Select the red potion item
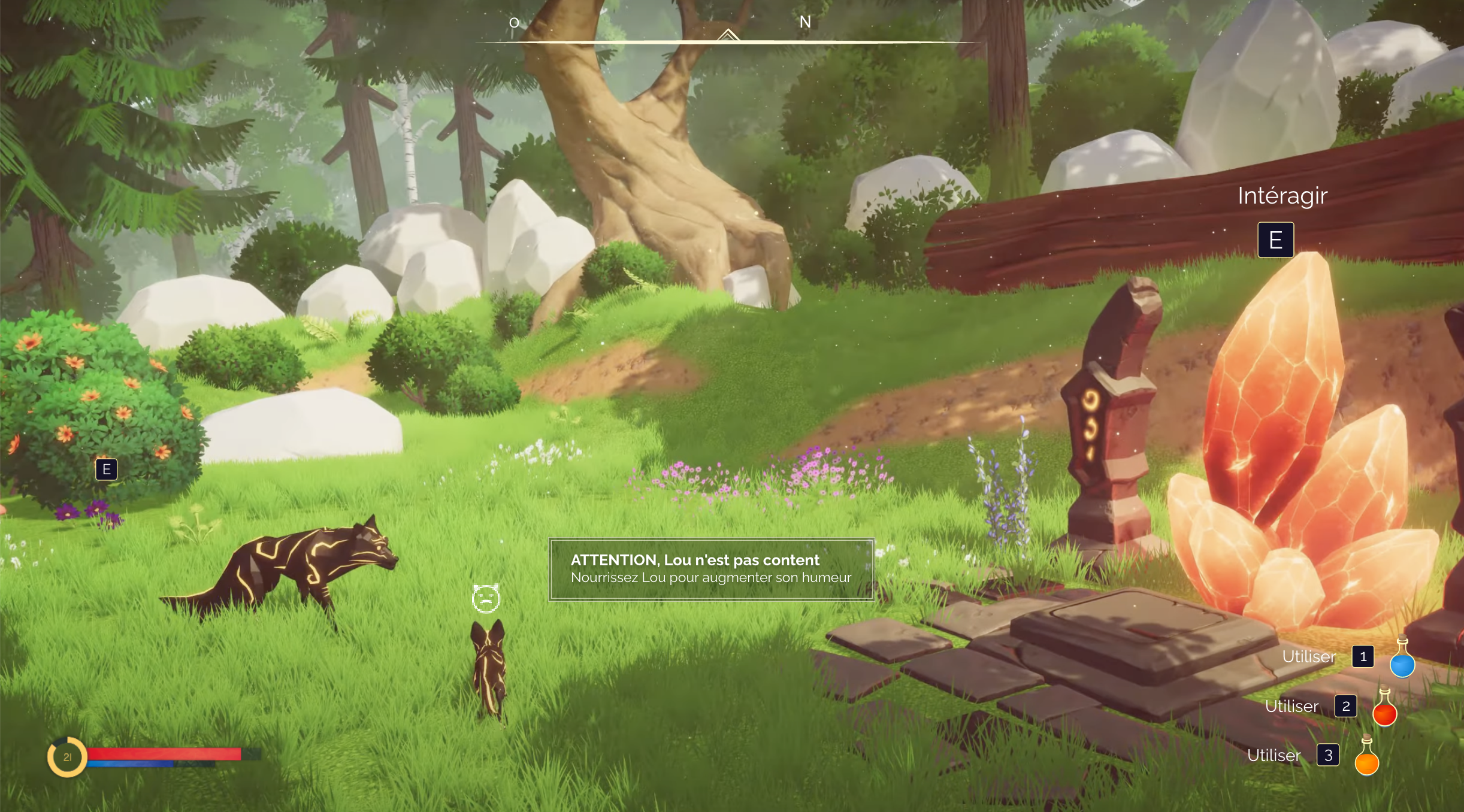Viewport: 1464px width, 812px height. point(1384,708)
